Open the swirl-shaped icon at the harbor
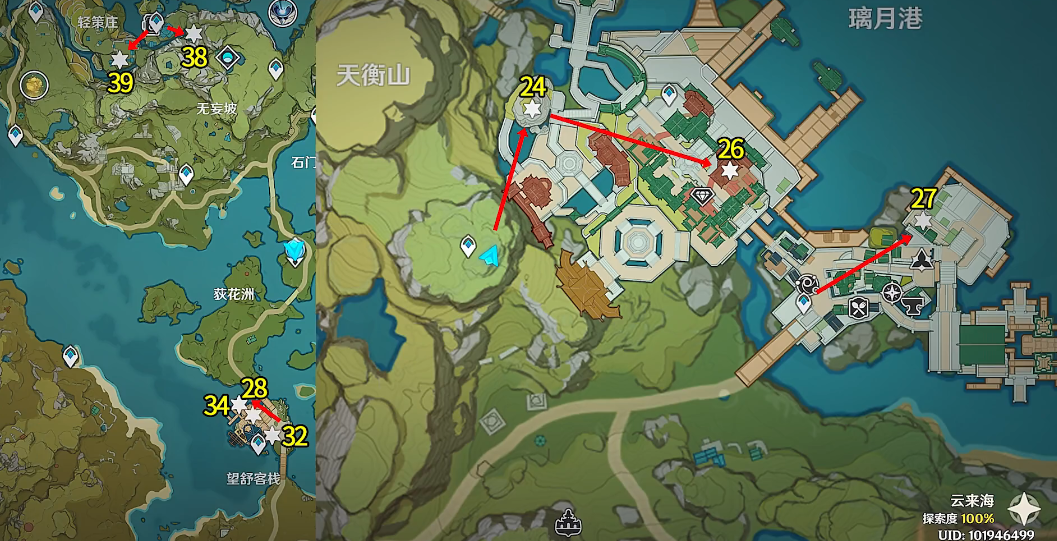The width and height of the screenshot is (1057, 541). point(806,284)
